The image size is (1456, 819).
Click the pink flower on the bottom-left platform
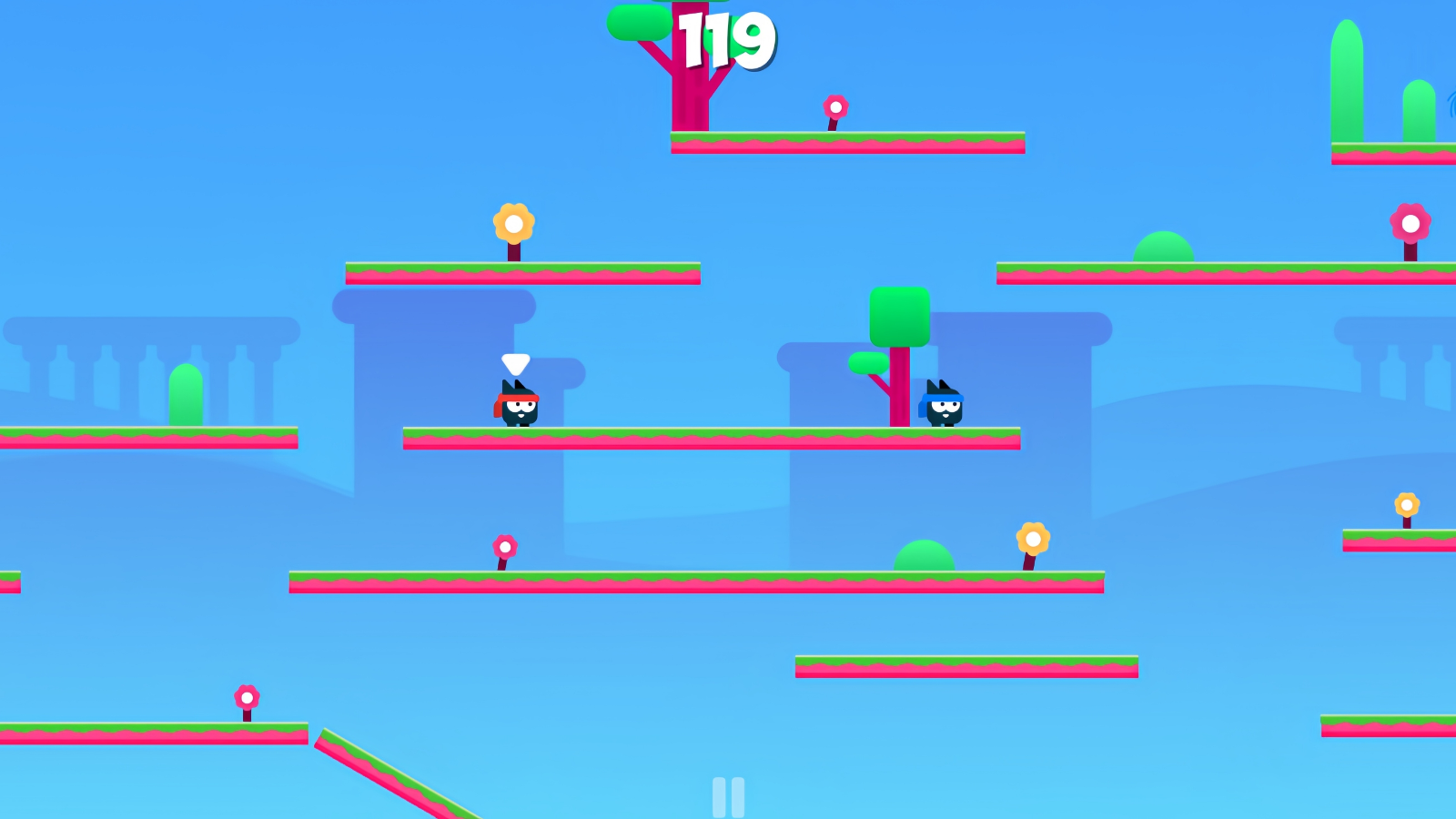click(x=246, y=699)
